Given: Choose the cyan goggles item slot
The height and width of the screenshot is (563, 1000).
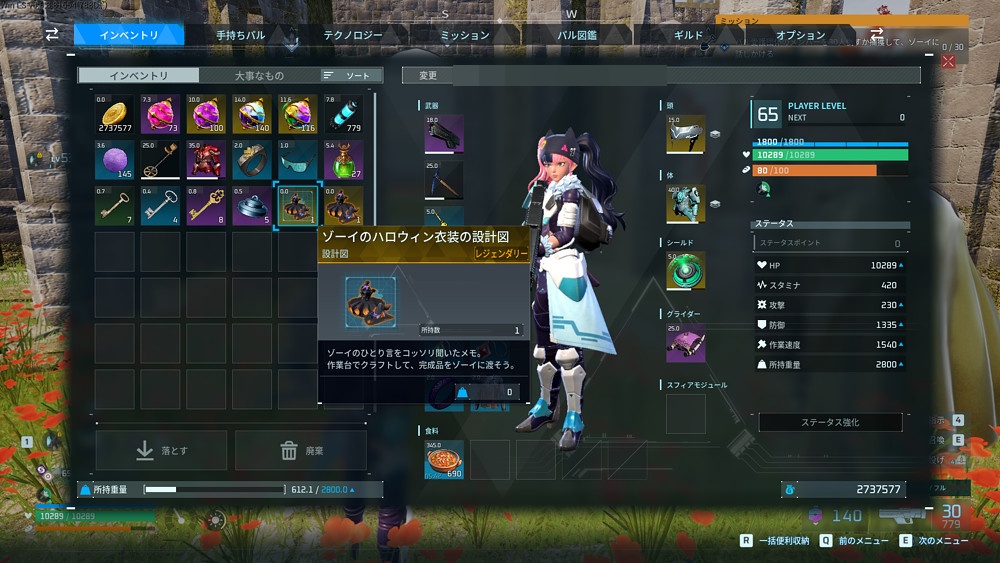Looking at the screenshot, I should pos(297,160).
